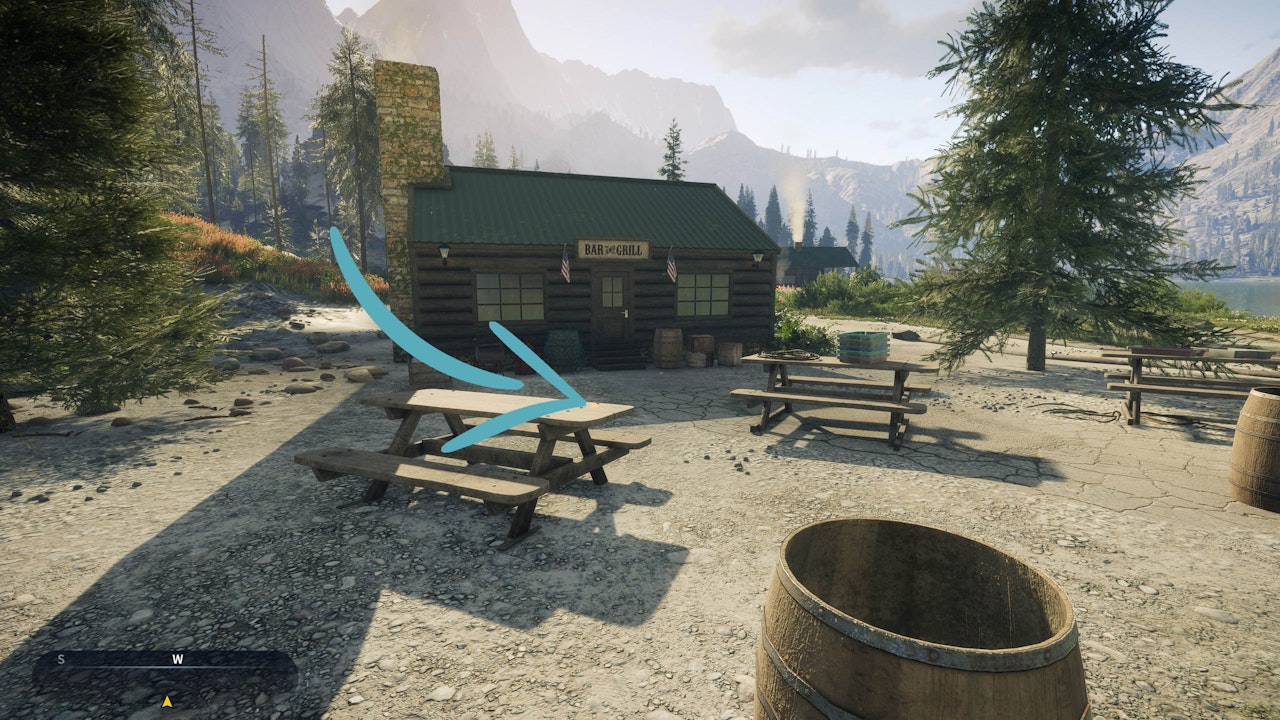Click the green basket by the cabin steps

click(x=561, y=347)
